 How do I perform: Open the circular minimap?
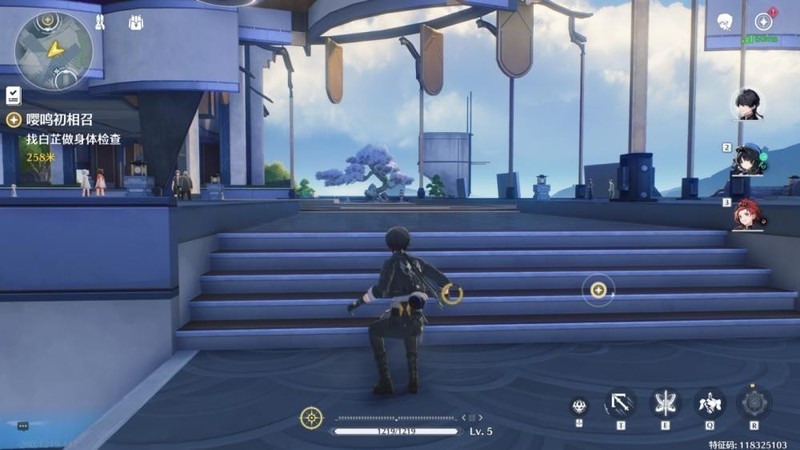tap(53, 45)
